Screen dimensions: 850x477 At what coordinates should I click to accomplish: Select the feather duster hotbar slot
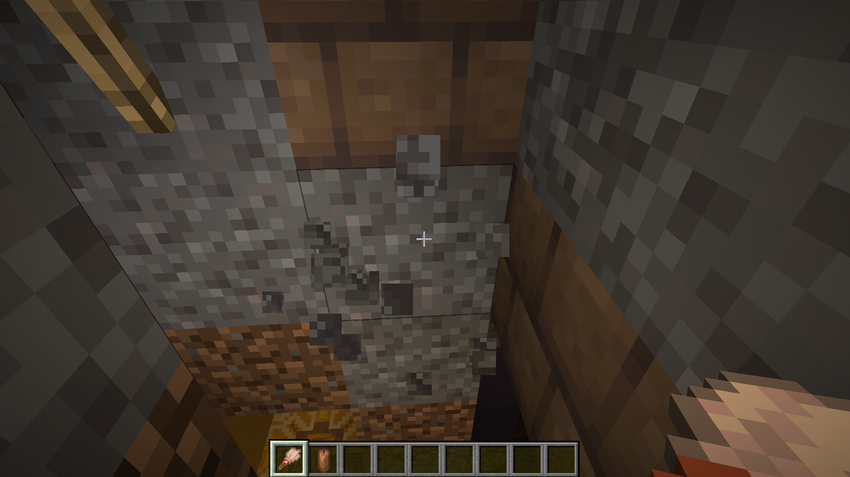click(289, 459)
